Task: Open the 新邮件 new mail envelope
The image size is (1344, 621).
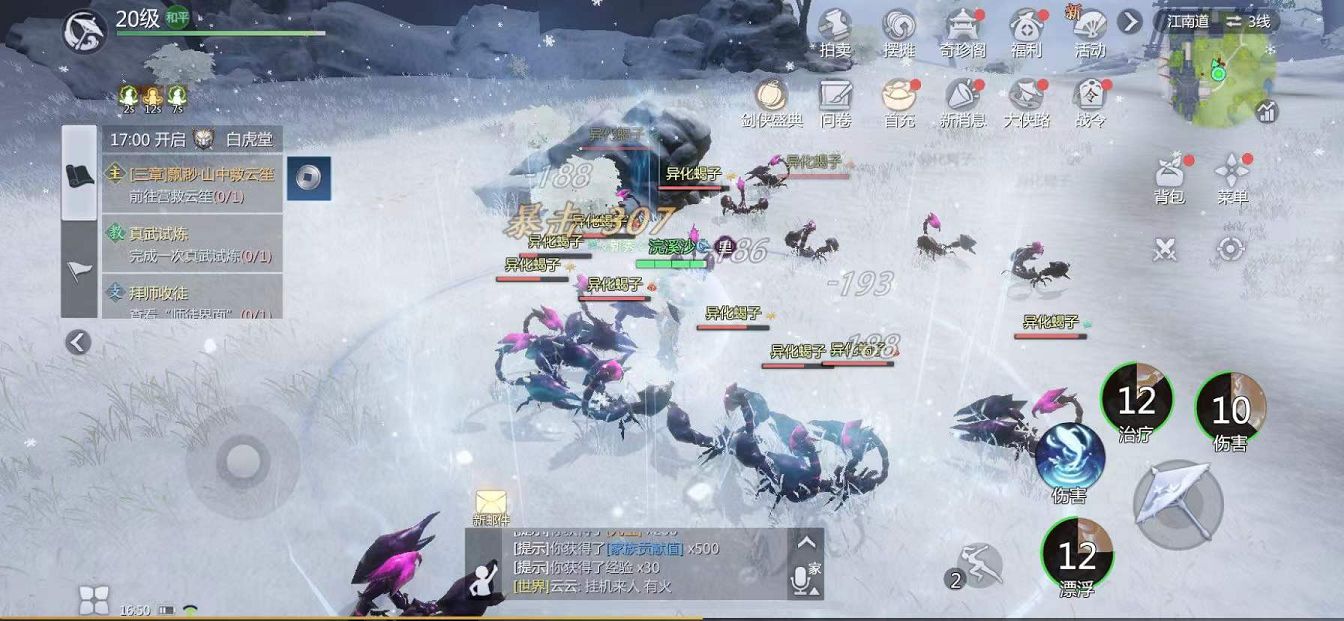Action: pos(491,503)
